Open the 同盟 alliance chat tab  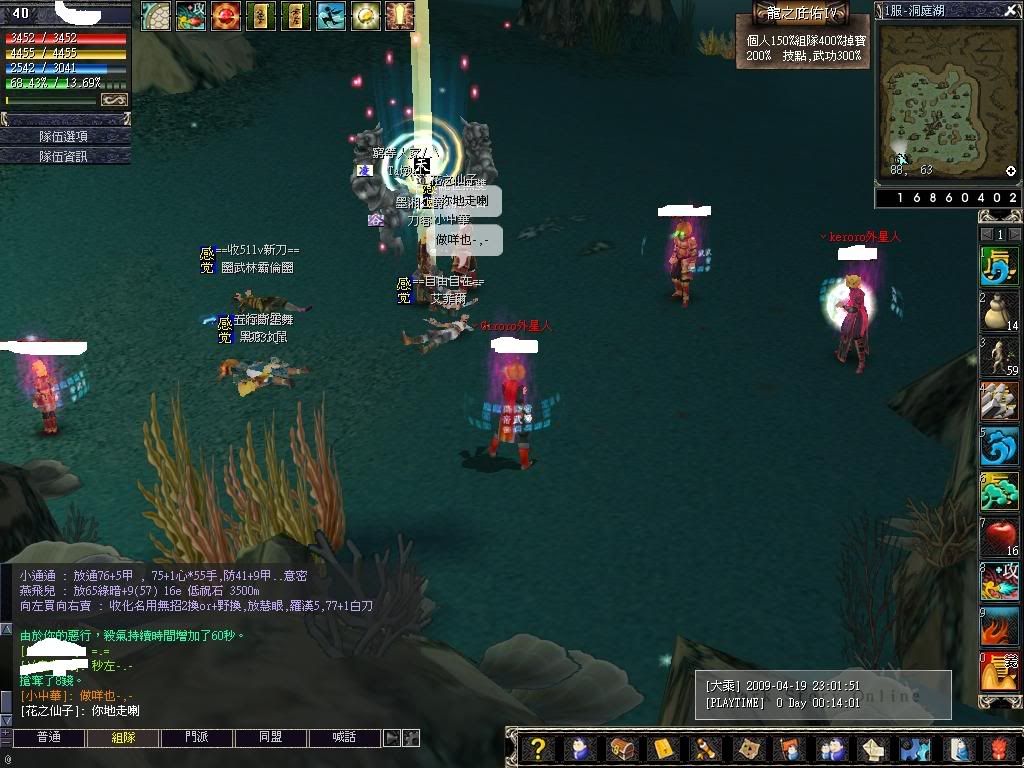[x=270, y=738]
